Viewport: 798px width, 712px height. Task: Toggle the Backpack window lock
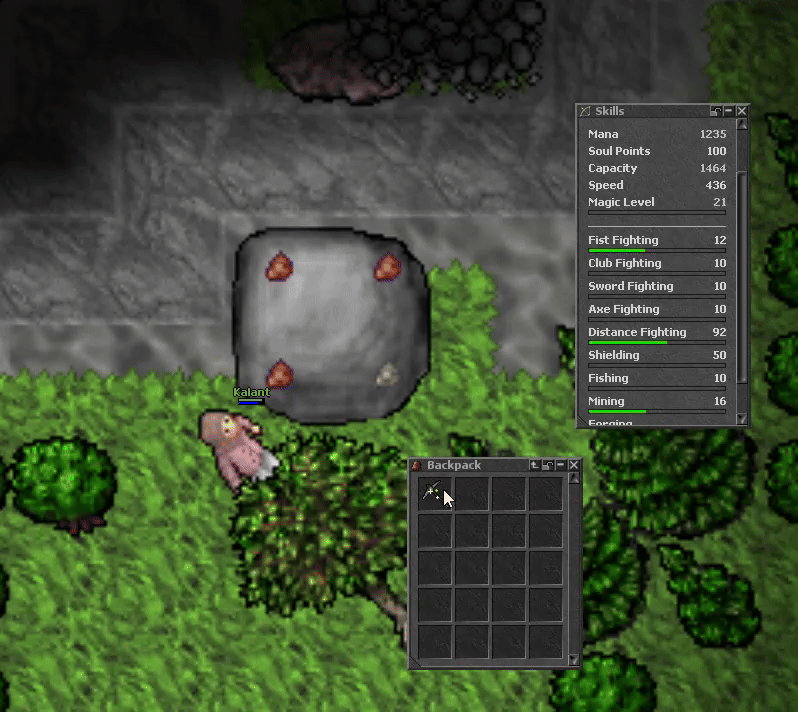click(548, 465)
